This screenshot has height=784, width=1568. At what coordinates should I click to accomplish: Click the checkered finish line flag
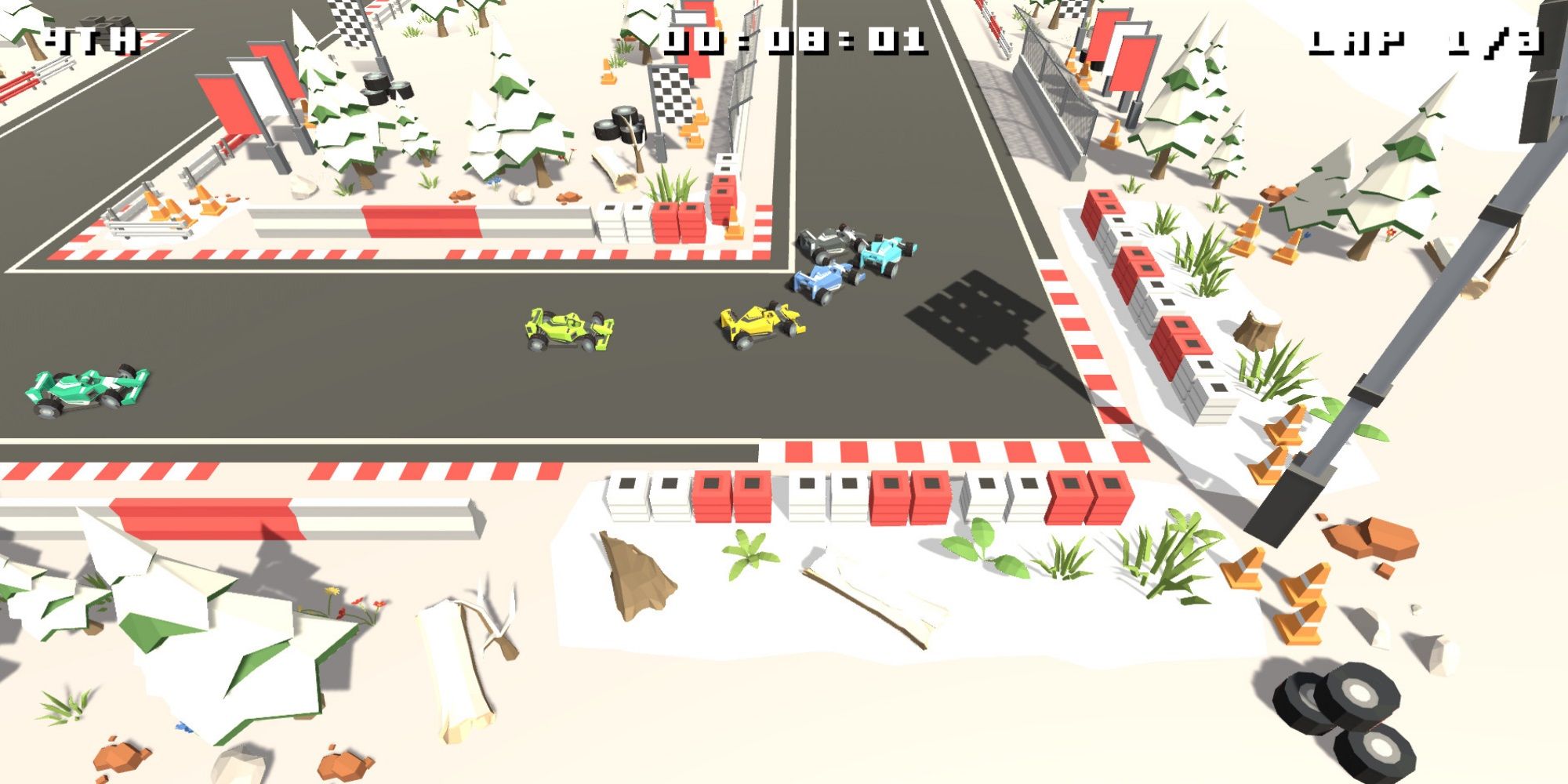pyautogui.click(x=347, y=24)
